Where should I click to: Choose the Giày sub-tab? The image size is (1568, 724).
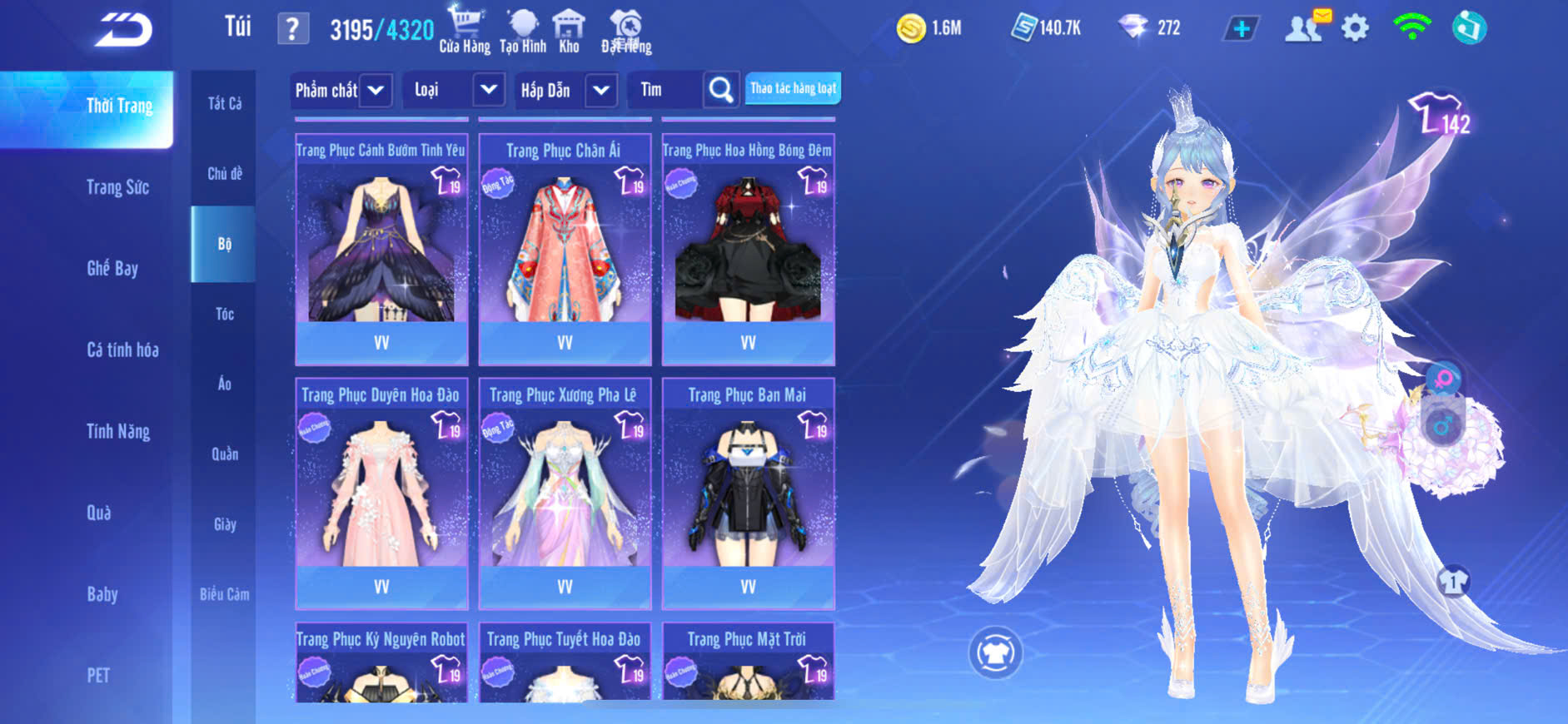(224, 524)
